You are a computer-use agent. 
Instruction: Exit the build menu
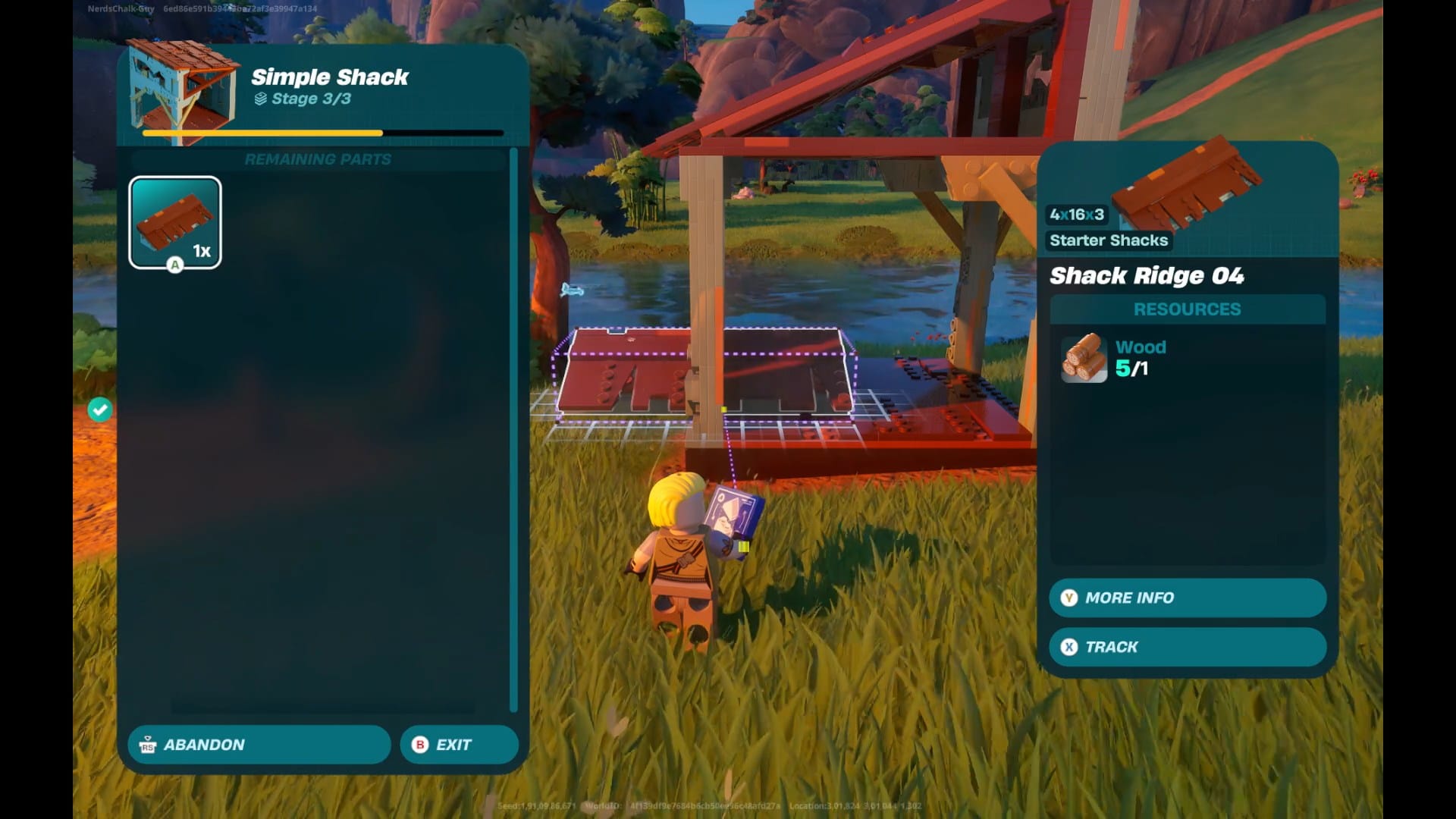point(459,745)
